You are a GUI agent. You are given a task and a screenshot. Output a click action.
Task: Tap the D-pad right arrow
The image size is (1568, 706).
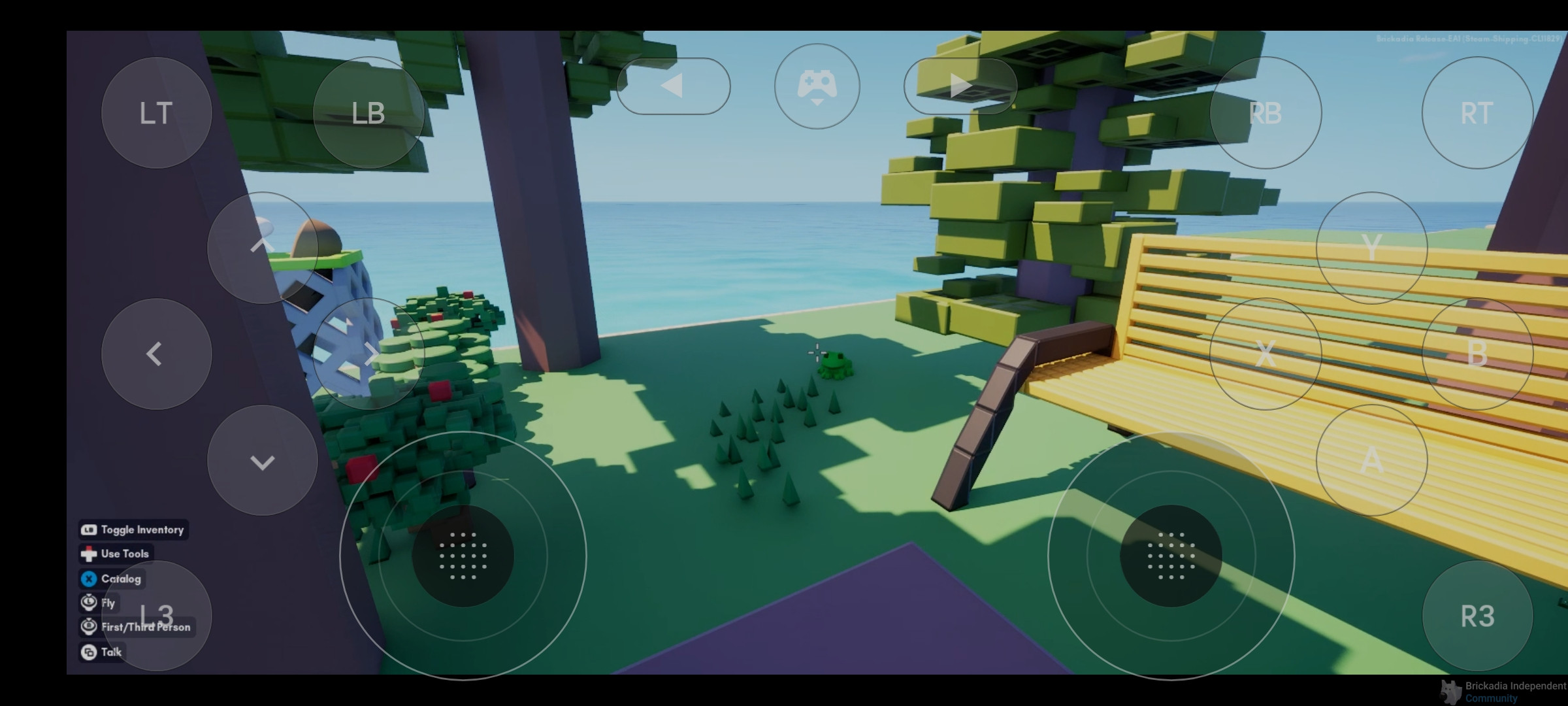tap(368, 354)
